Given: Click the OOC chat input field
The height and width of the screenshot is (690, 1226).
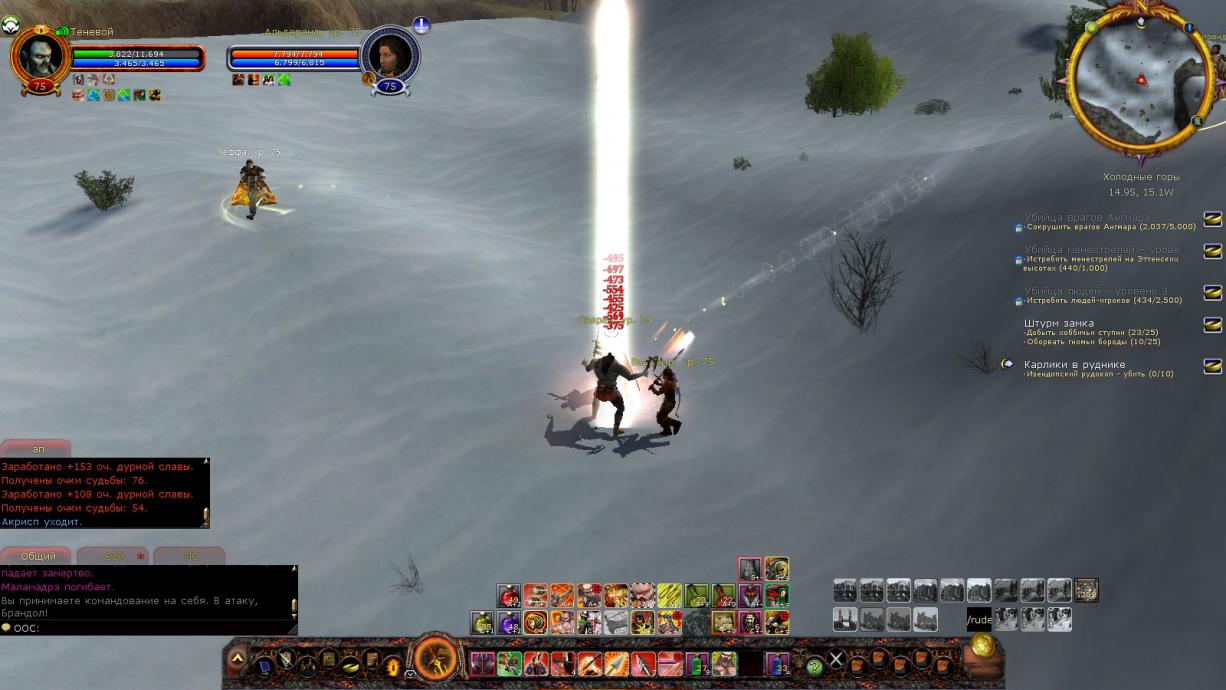Looking at the screenshot, I should coord(150,628).
